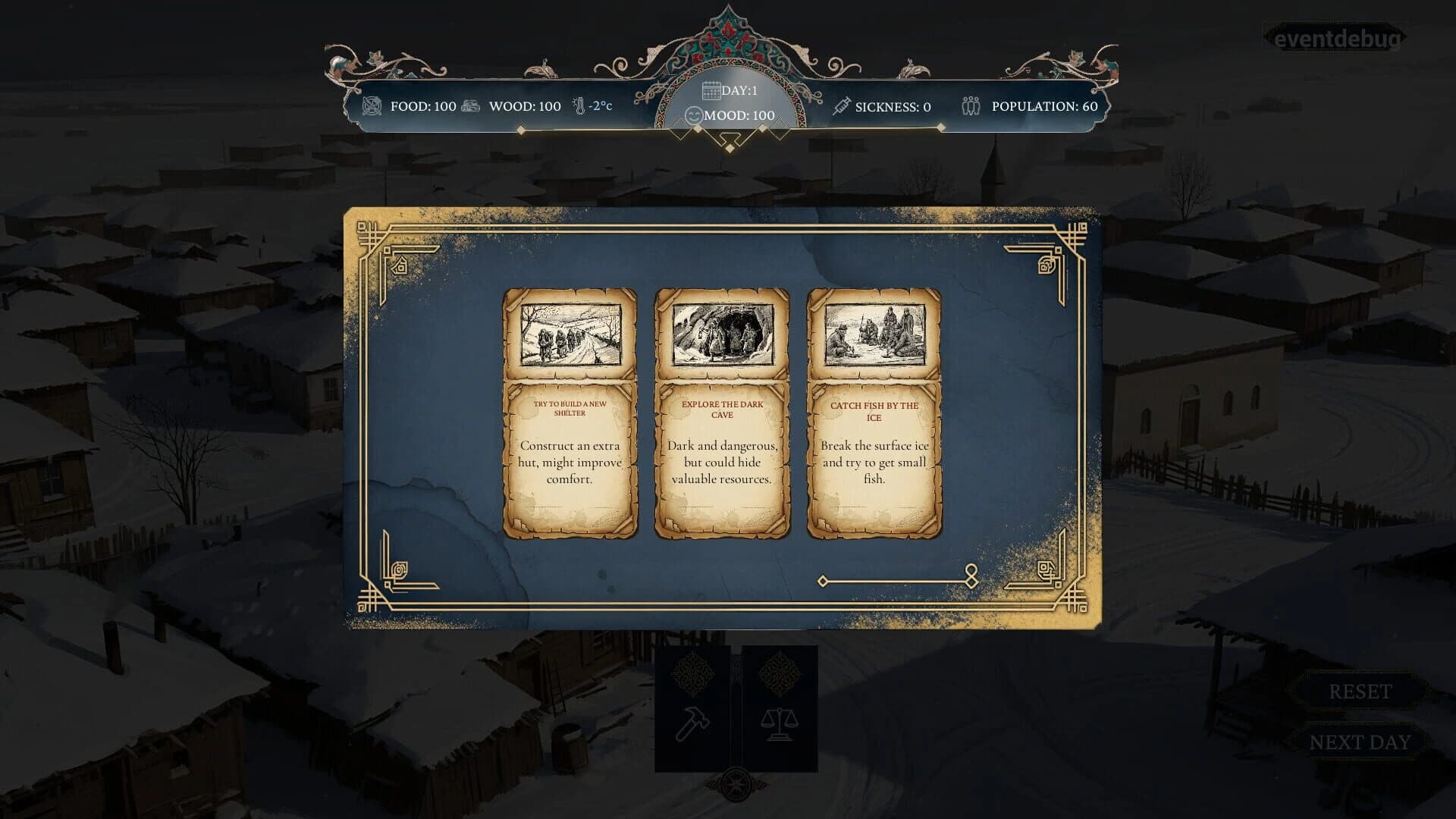Click the wood resource icon
This screenshot has width=1456, height=819.
pyautogui.click(x=470, y=105)
